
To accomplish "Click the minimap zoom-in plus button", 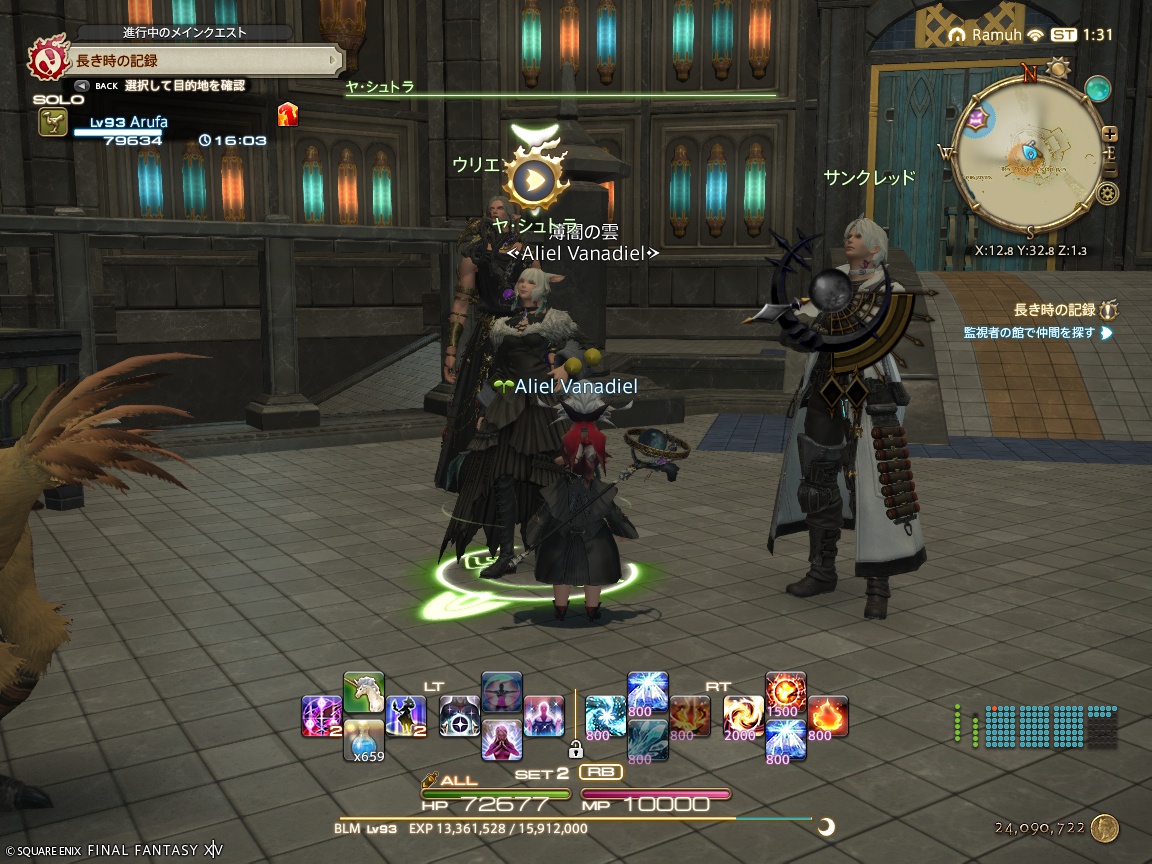I will coord(1110,134).
